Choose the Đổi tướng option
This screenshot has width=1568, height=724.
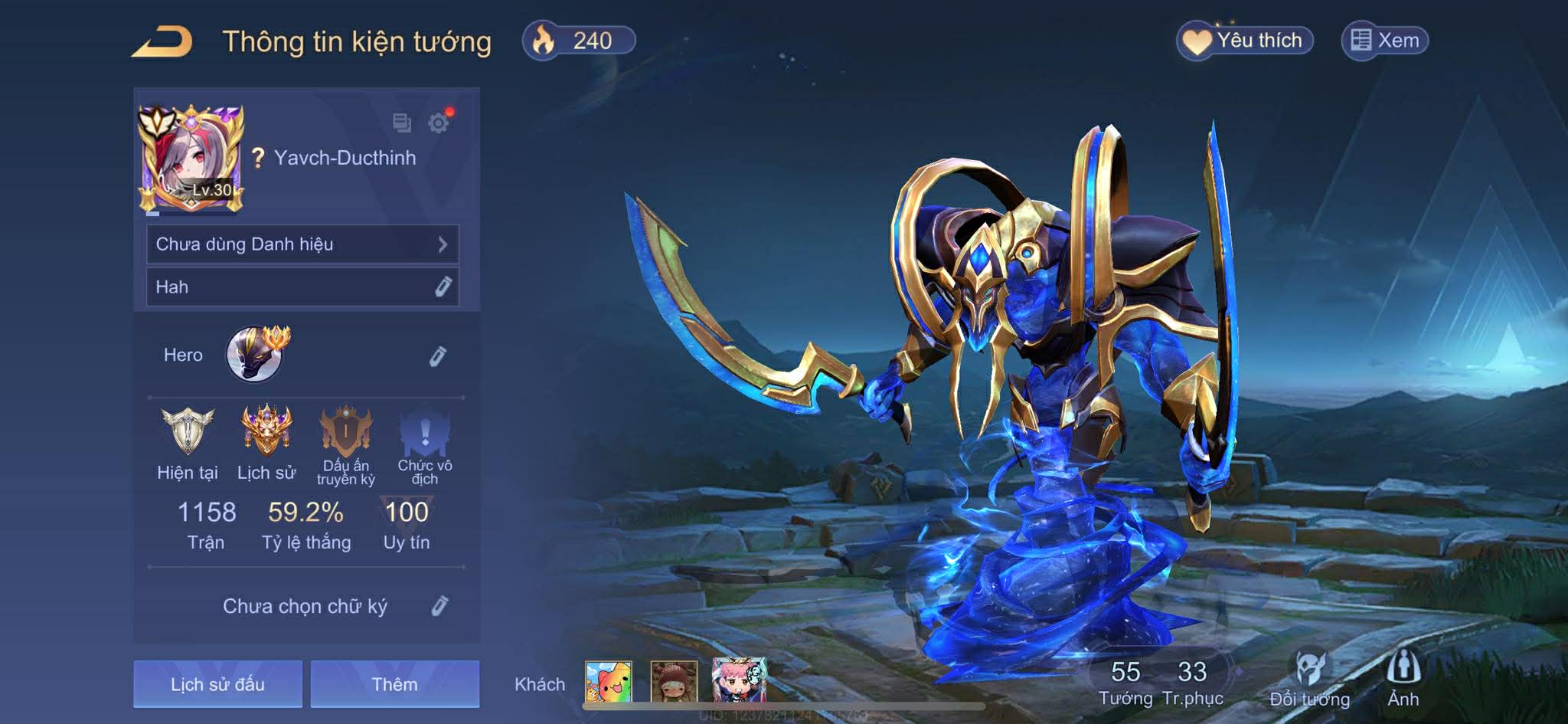1309,678
